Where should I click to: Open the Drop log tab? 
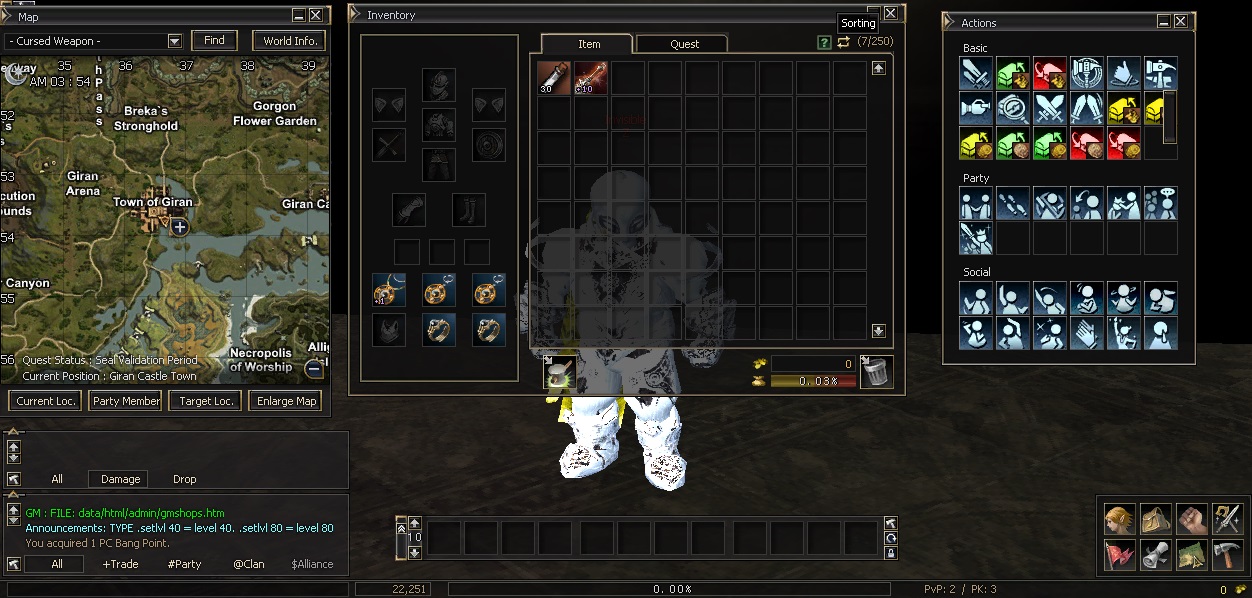coord(185,479)
